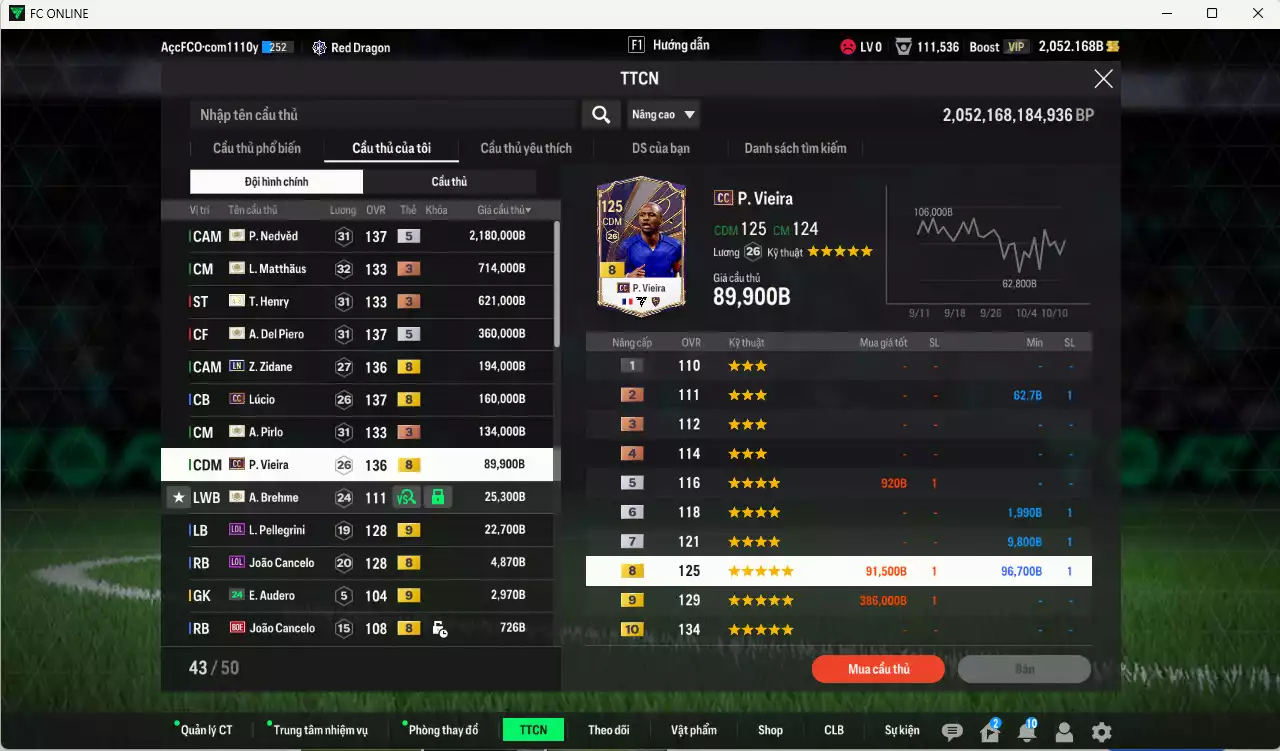Click the search magnifier icon
The image size is (1280, 751).
601,114
